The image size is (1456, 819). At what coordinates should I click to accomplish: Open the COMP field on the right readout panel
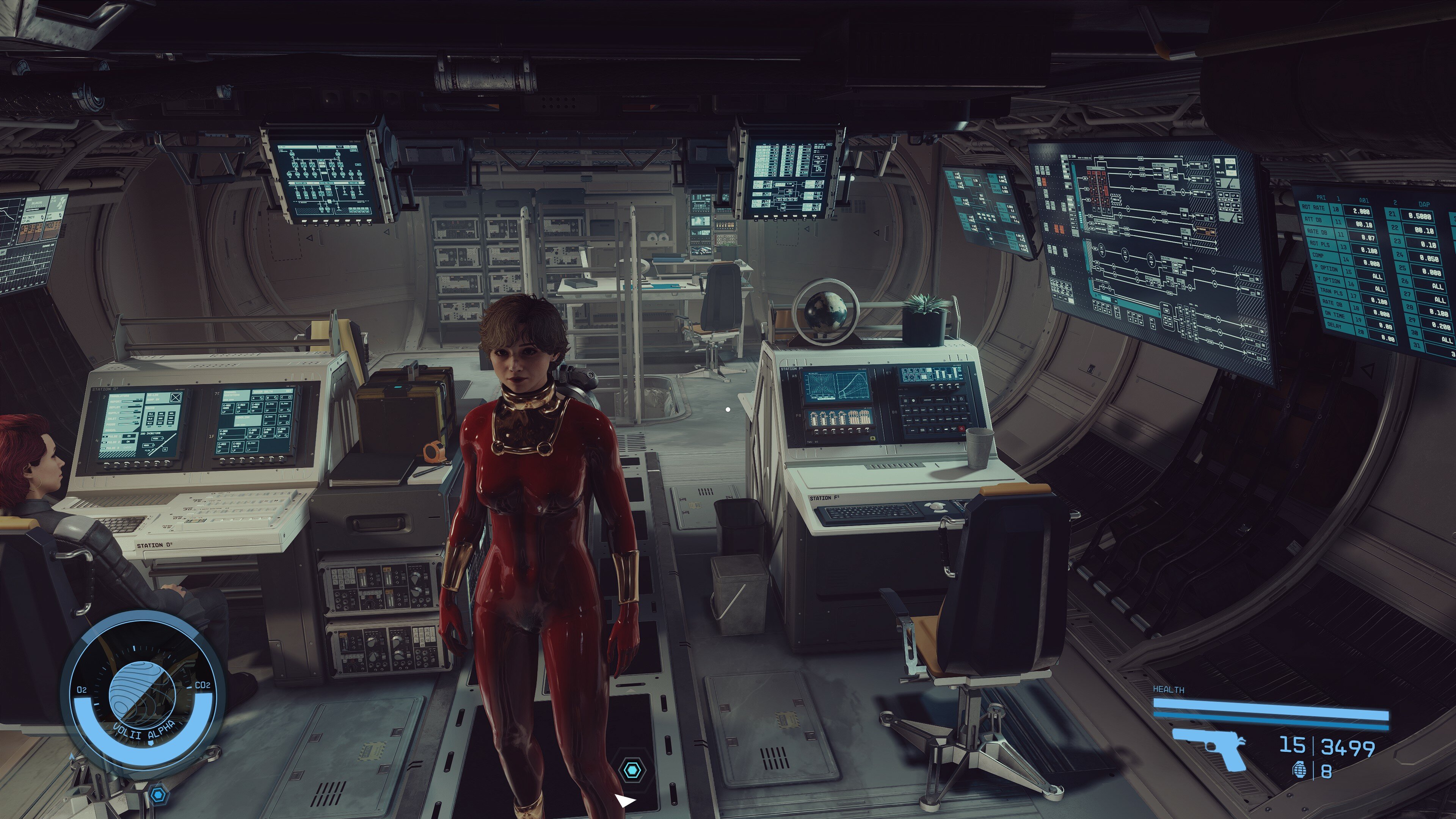[x=1318, y=256]
